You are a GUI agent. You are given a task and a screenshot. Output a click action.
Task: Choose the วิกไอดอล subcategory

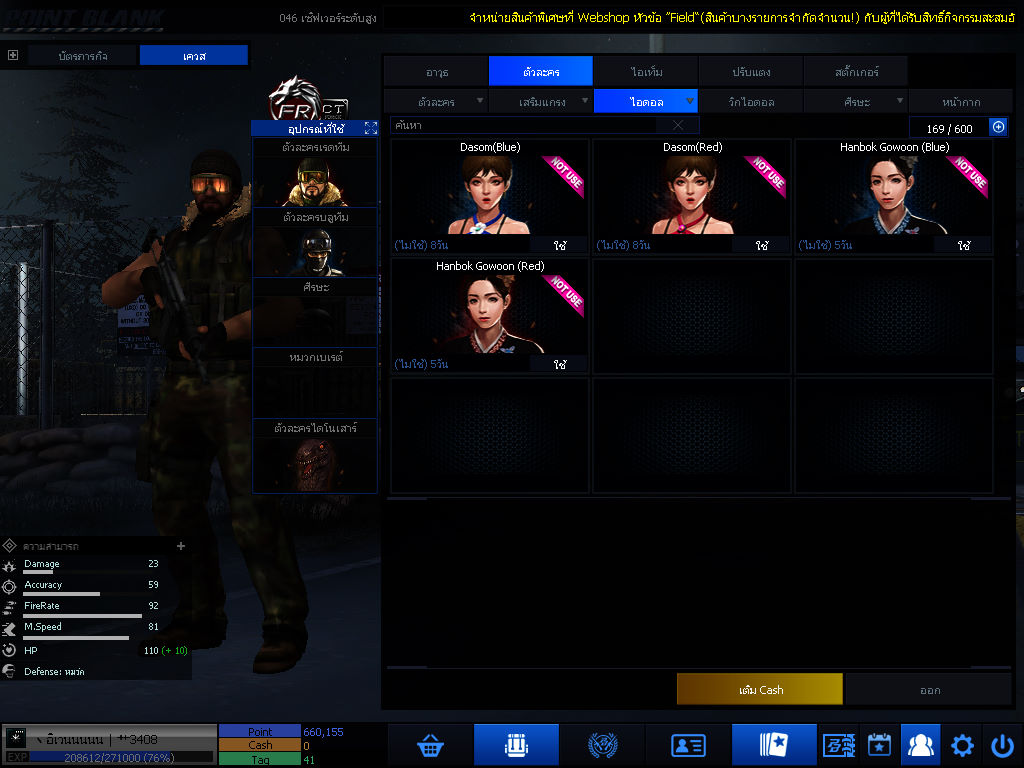click(x=750, y=102)
